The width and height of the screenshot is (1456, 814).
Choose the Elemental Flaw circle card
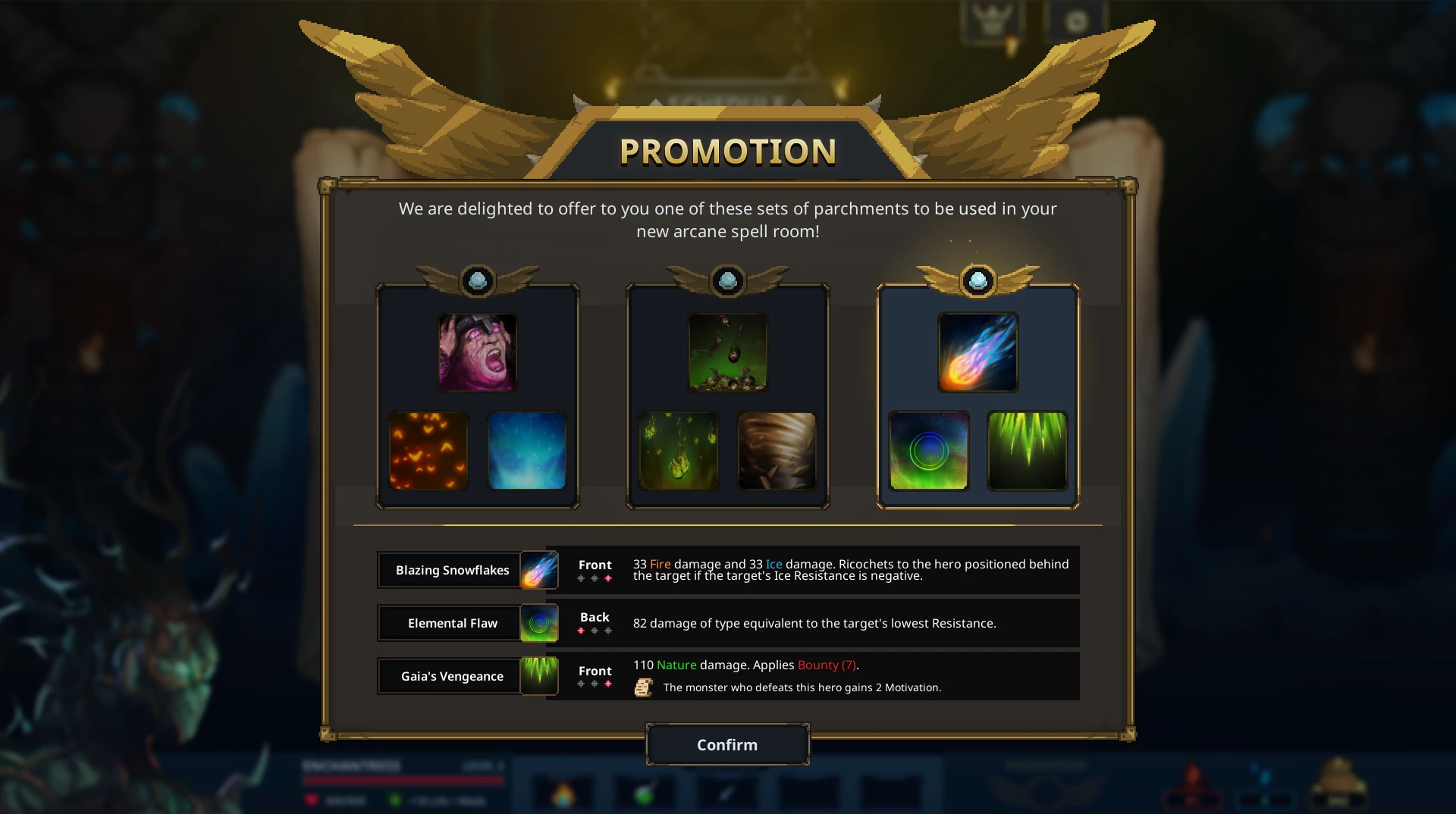pos(929,451)
